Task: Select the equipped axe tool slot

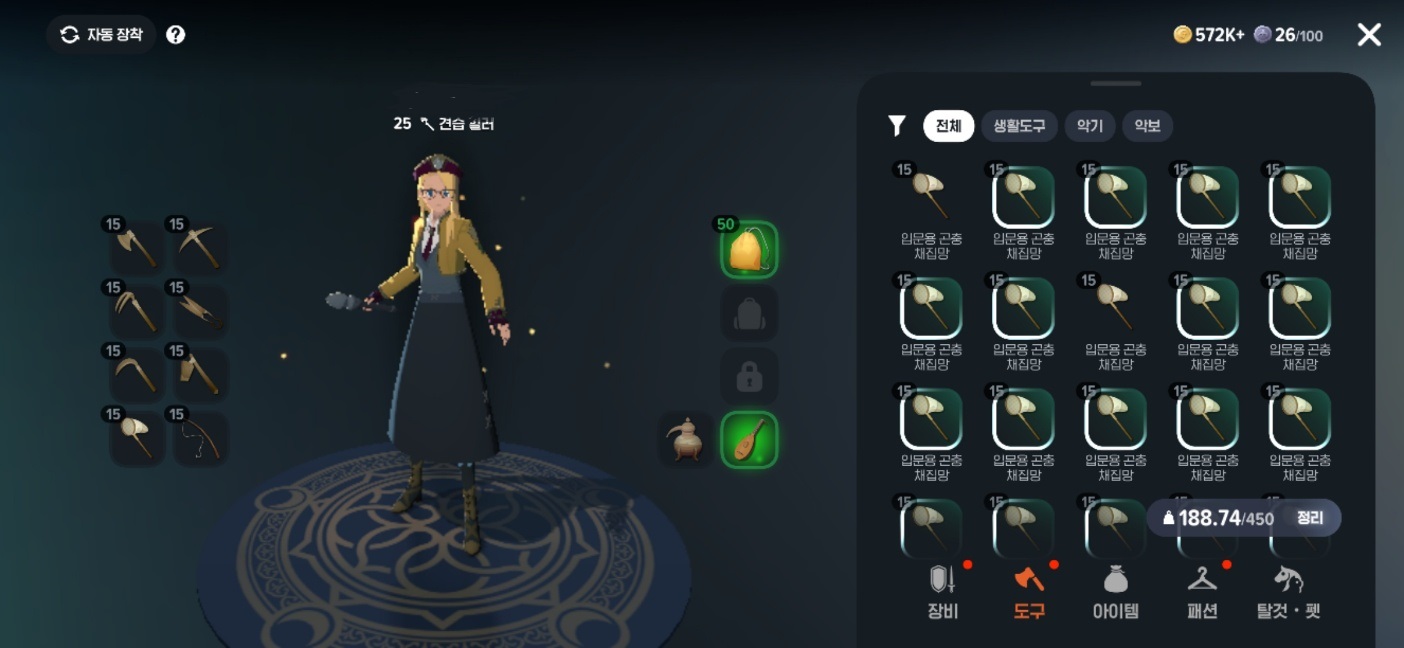Action: 136,246
